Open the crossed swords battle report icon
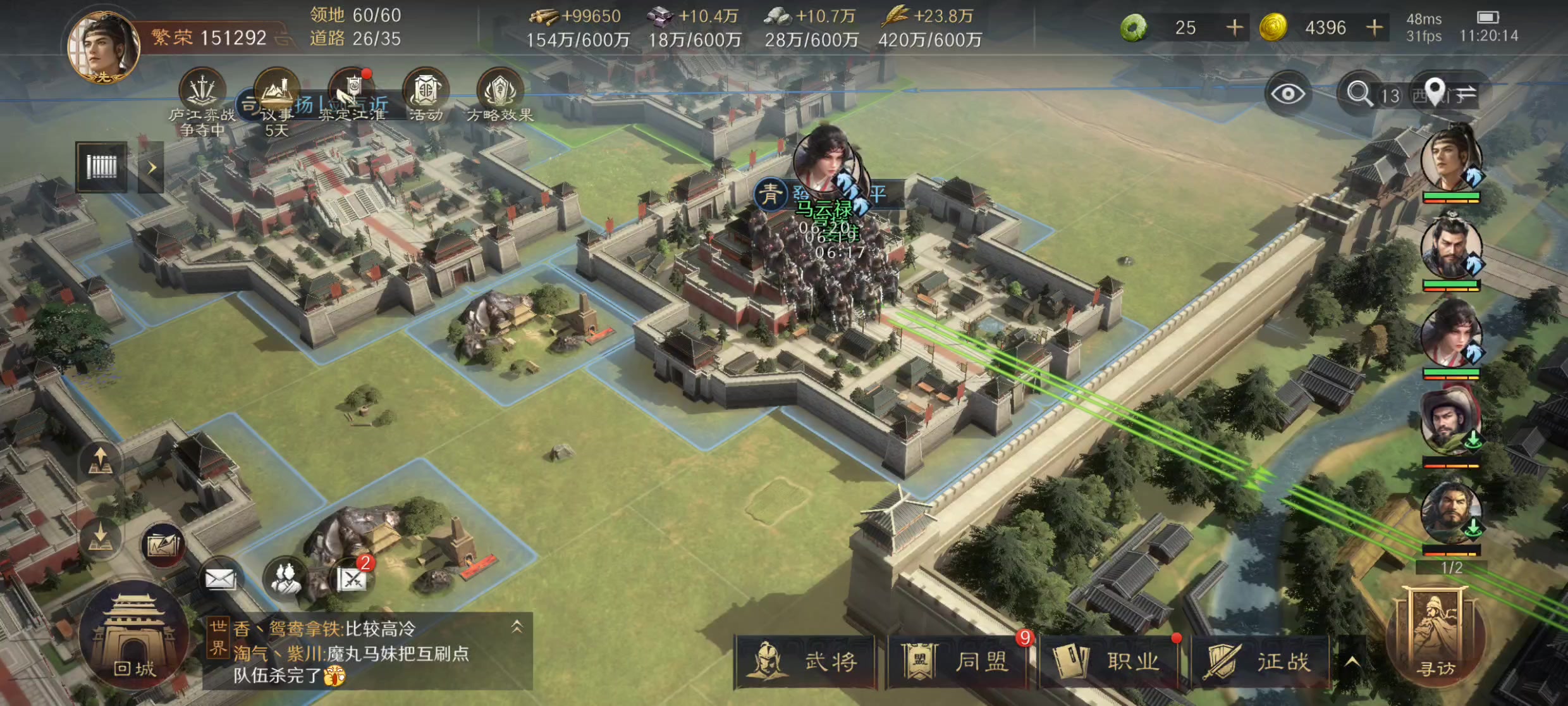Viewport: 1568px width, 706px height. tap(352, 578)
